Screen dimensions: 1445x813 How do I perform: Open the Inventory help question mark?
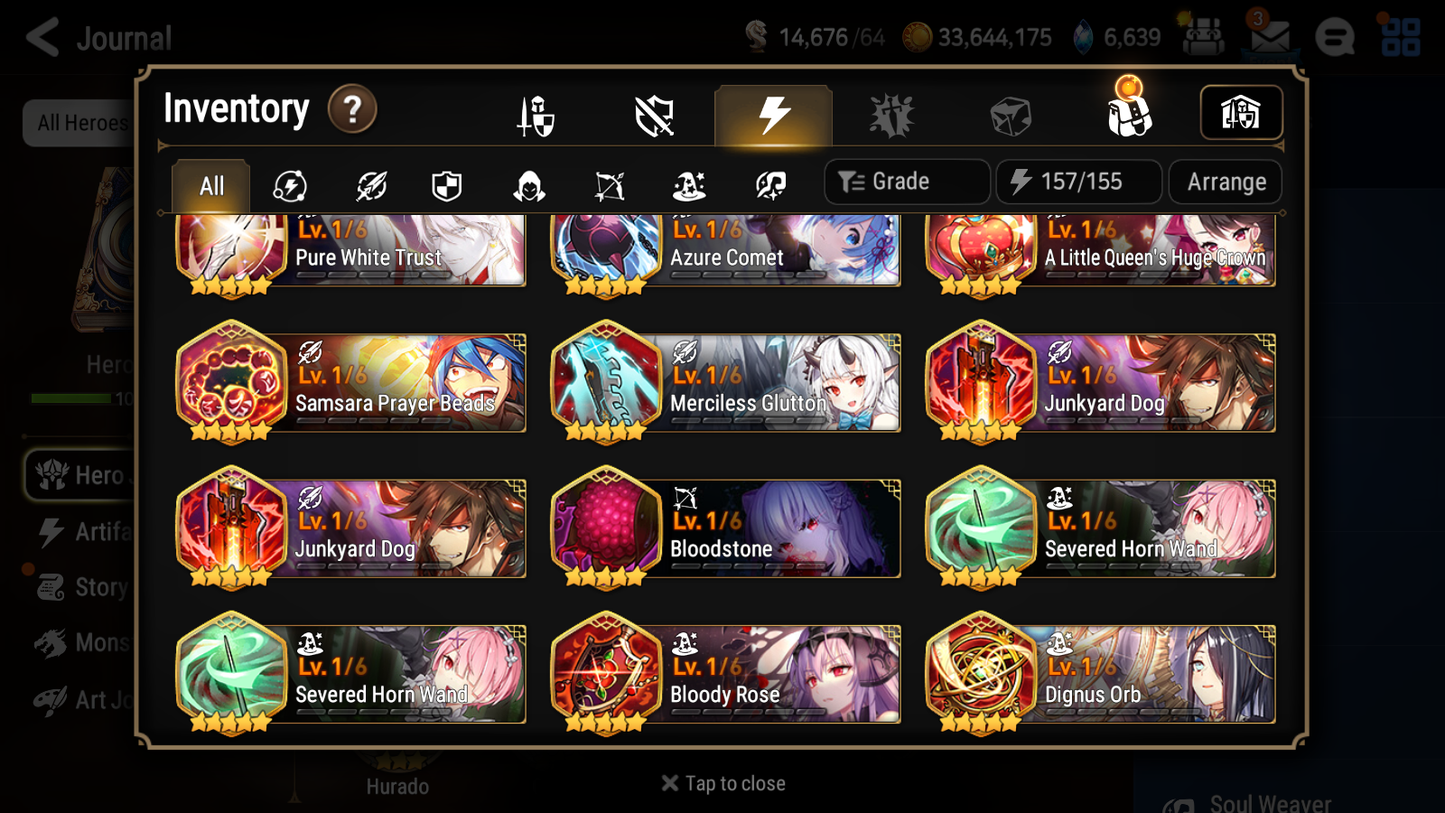[x=352, y=110]
